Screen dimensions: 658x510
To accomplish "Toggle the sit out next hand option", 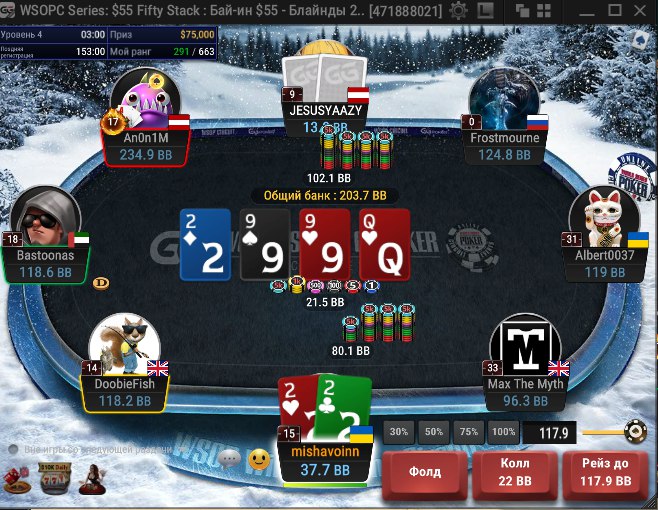I will point(12,450).
